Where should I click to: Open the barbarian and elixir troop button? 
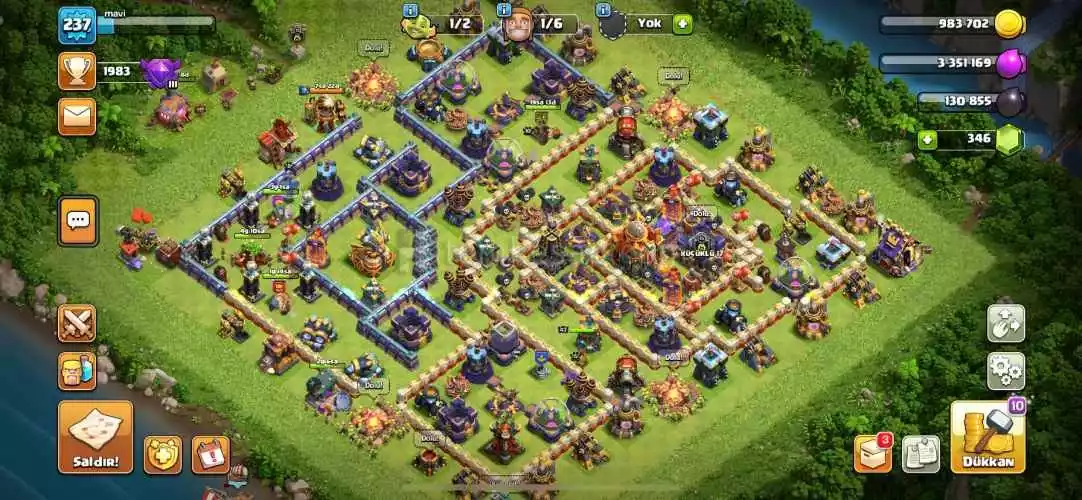point(77,371)
